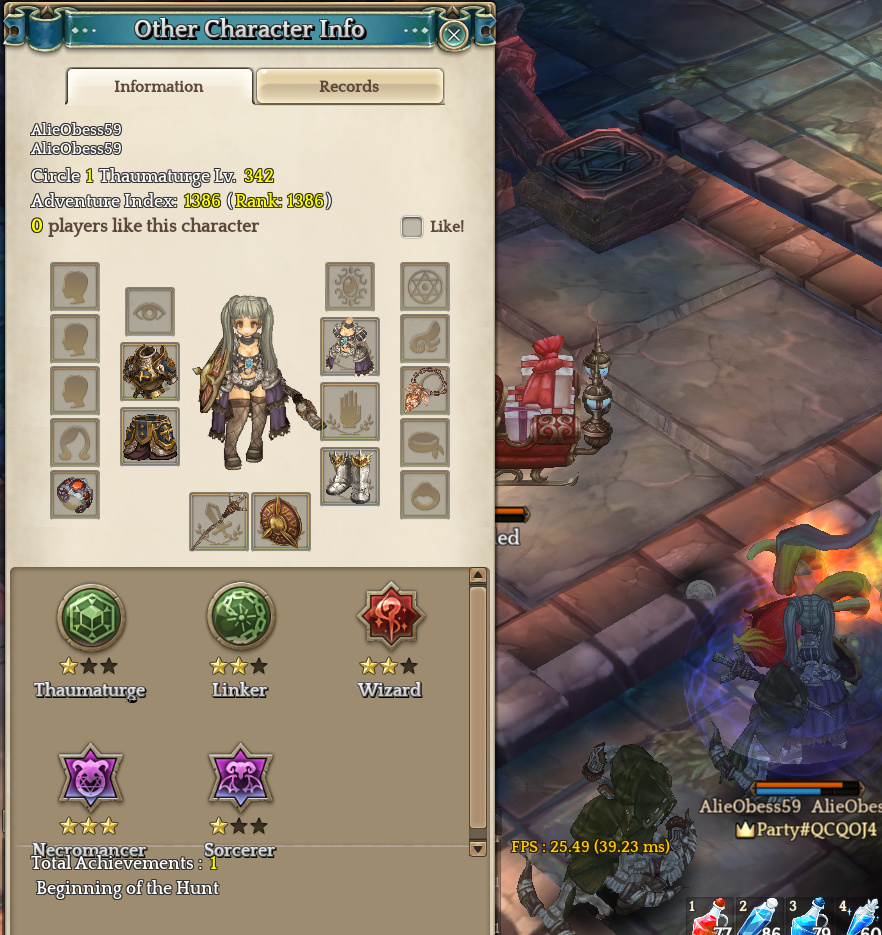Select the Linker class icon
The image size is (882, 935).
(x=241, y=617)
